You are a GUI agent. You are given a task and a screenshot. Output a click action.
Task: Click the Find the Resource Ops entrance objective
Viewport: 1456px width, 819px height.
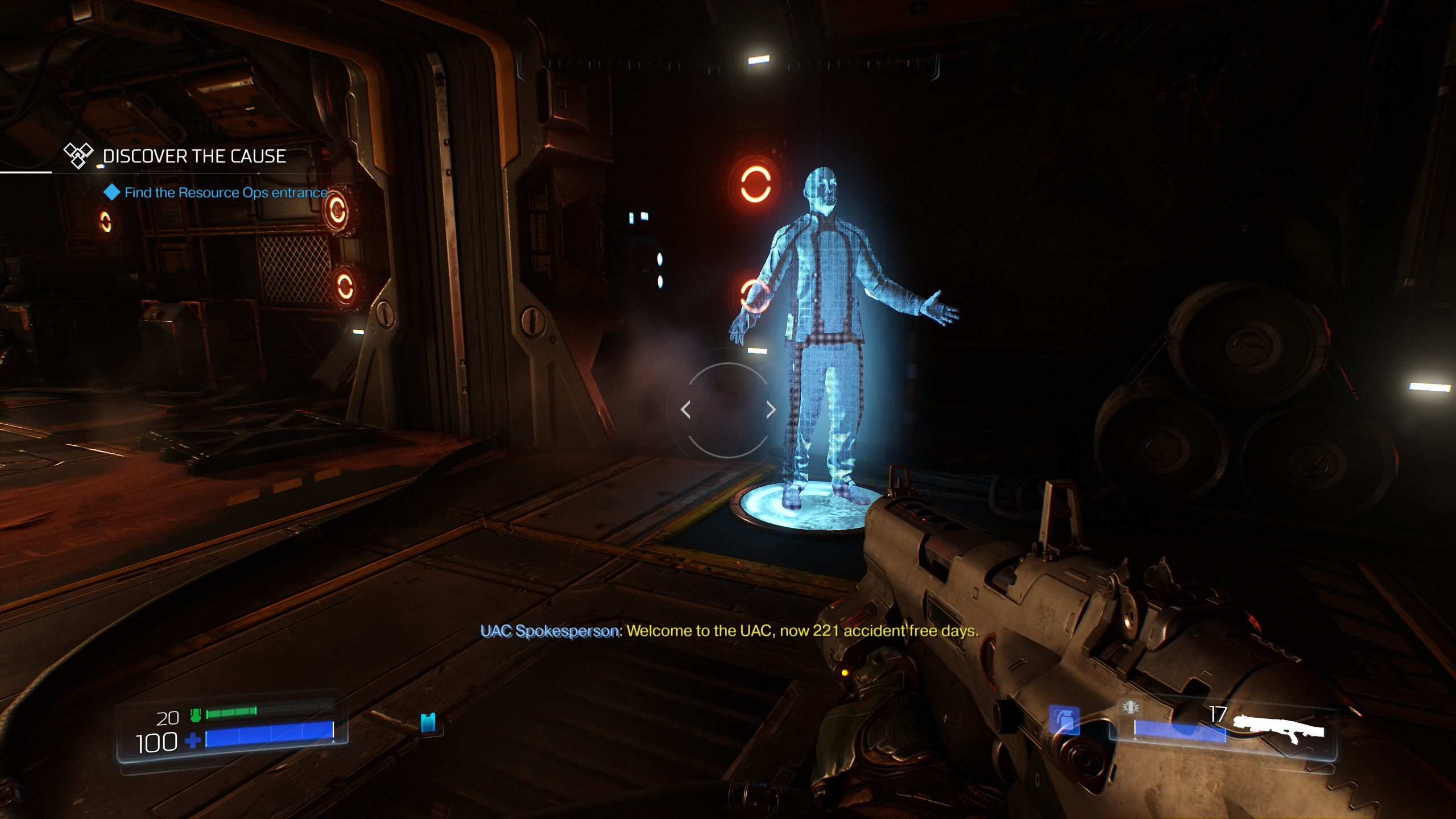(x=225, y=193)
